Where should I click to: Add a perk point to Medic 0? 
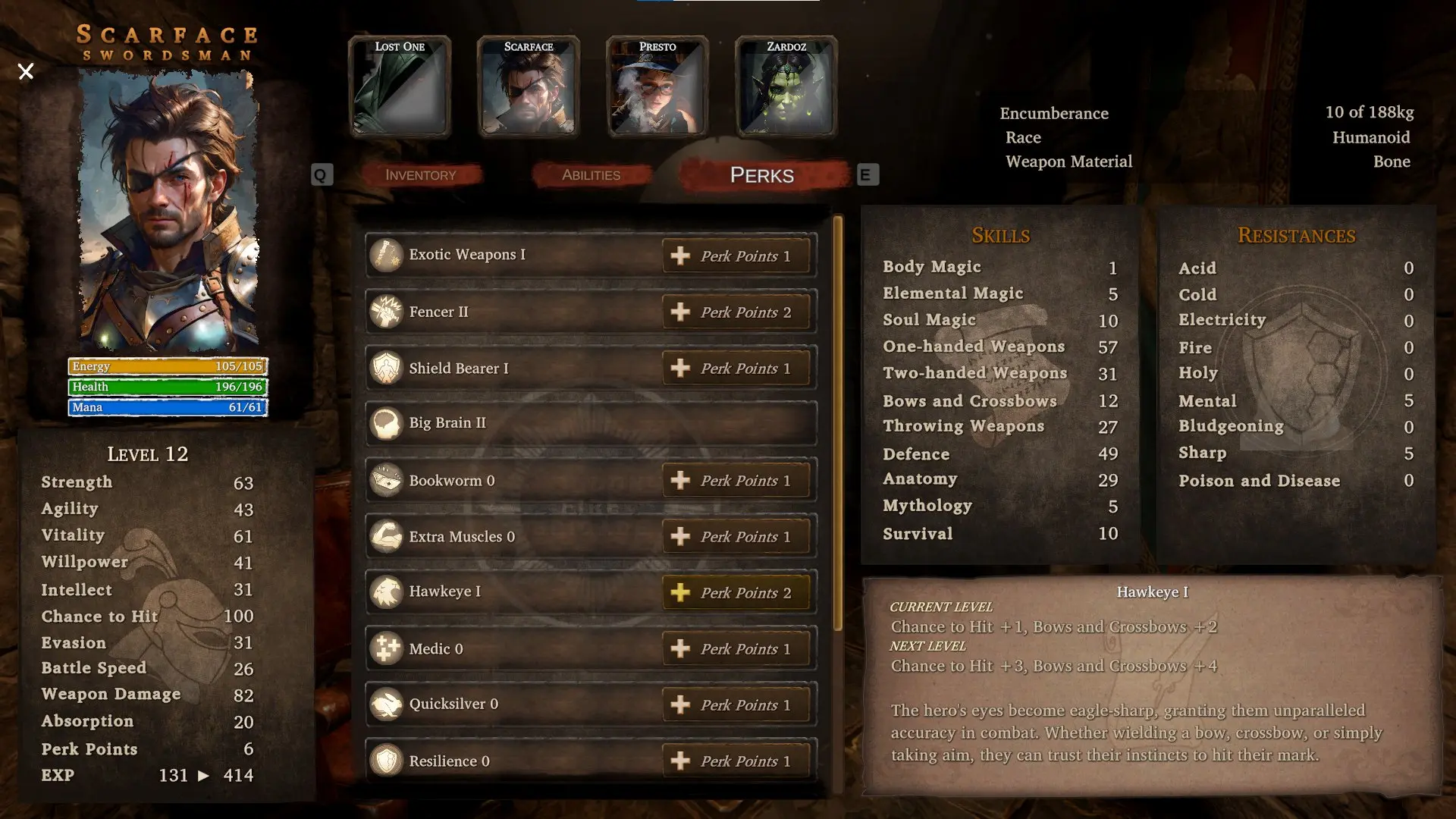tap(736, 648)
